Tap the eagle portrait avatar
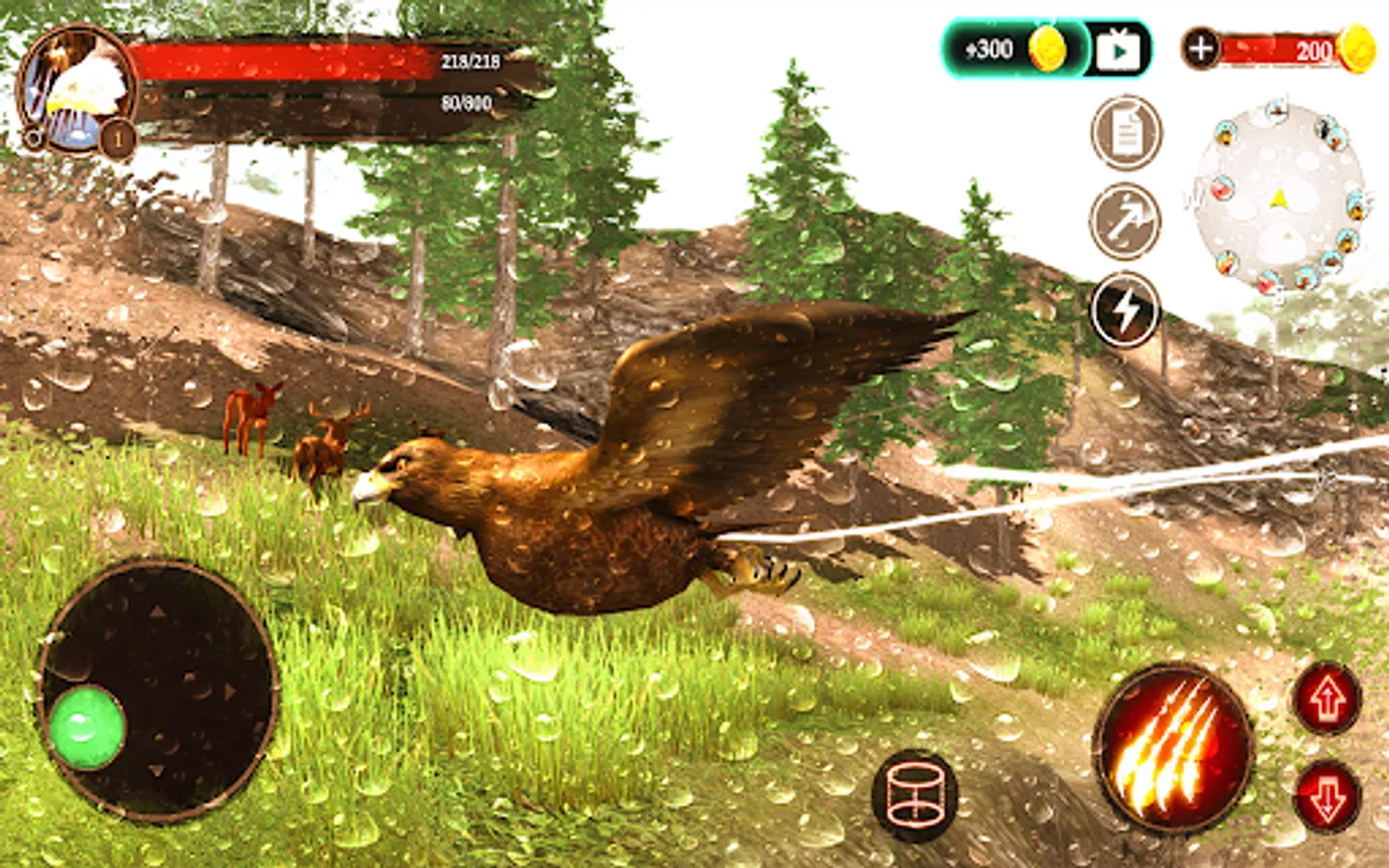This screenshot has height=868, width=1389. pyautogui.click(x=77, y=89)
